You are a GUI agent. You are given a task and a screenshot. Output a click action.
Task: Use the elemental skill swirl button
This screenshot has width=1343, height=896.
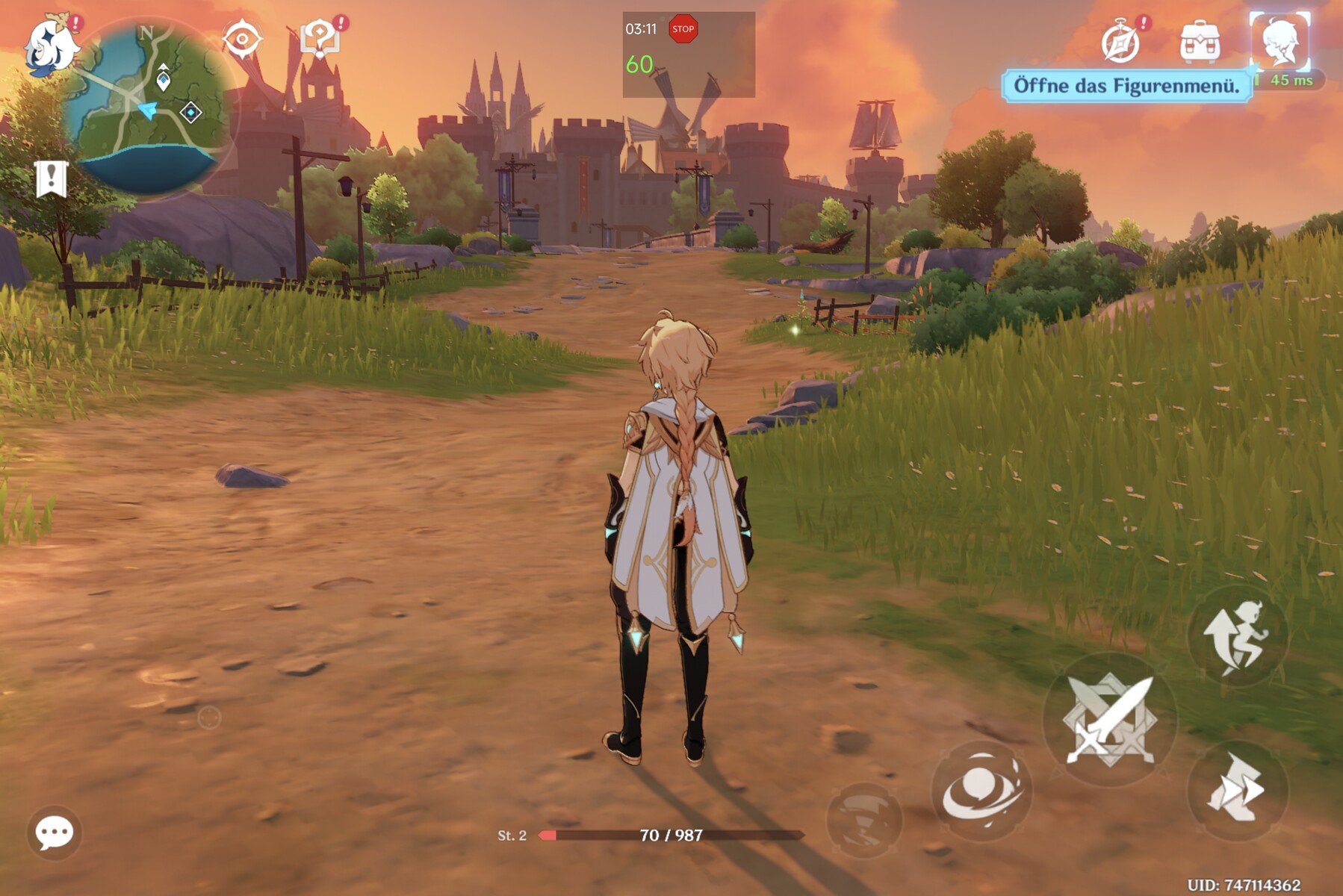(x=981, y=791)
